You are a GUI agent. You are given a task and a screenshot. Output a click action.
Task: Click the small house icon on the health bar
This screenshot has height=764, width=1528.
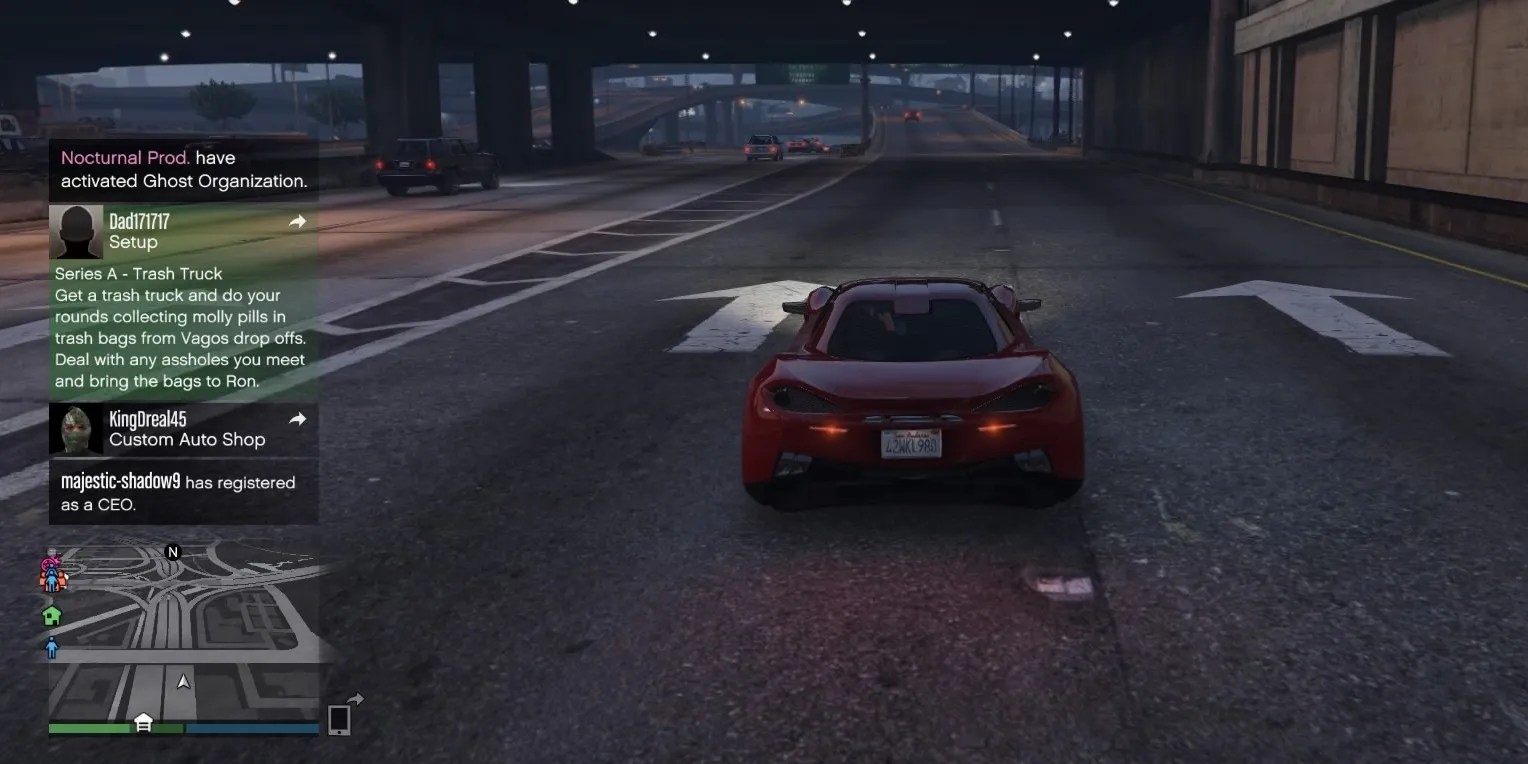tap(141, 722)
